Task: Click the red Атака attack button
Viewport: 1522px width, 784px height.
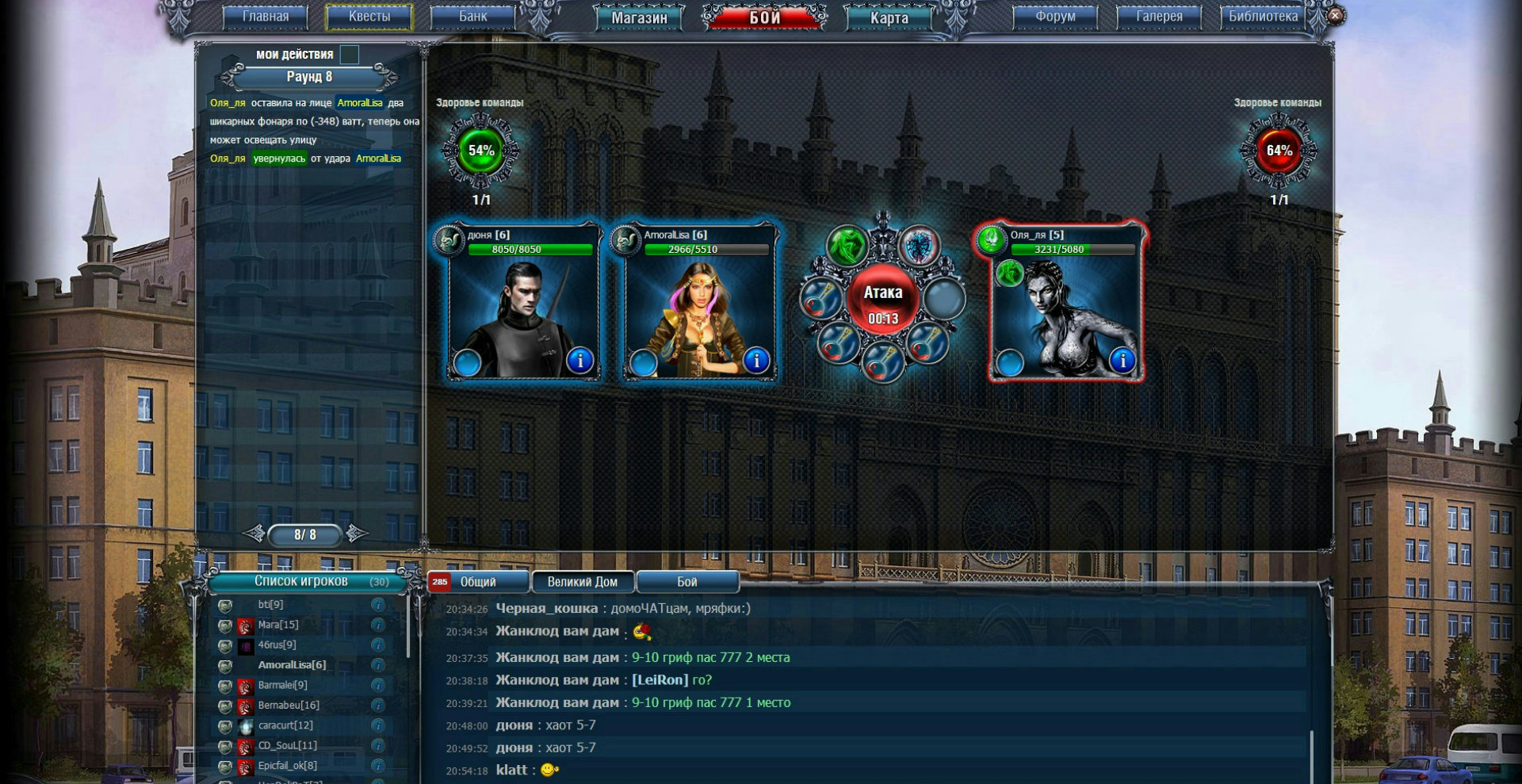Action: coord(882,301)
